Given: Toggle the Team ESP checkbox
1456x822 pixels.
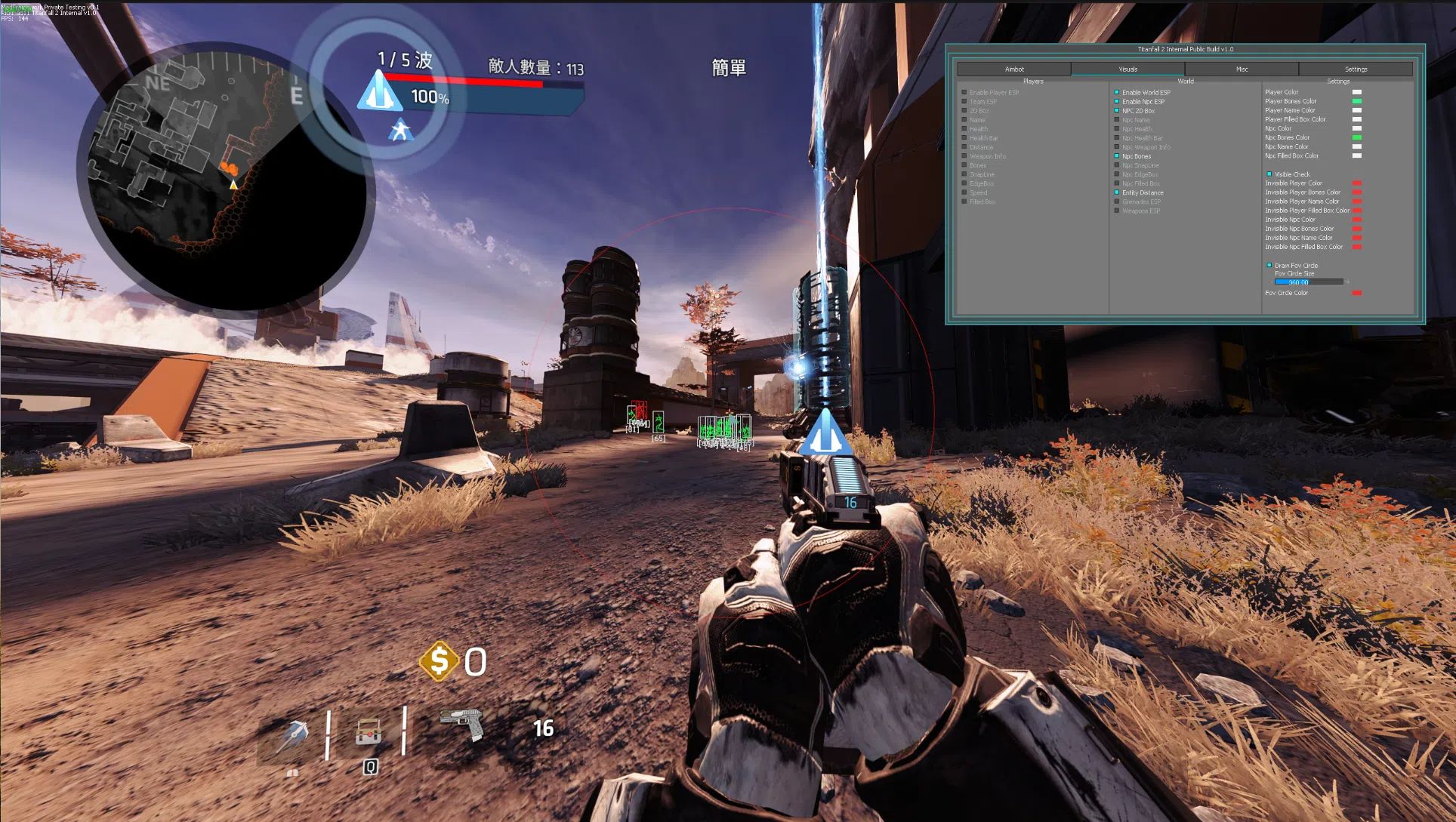Looking at the screenshot, I should pyautogui.click(x=964, y=102).
